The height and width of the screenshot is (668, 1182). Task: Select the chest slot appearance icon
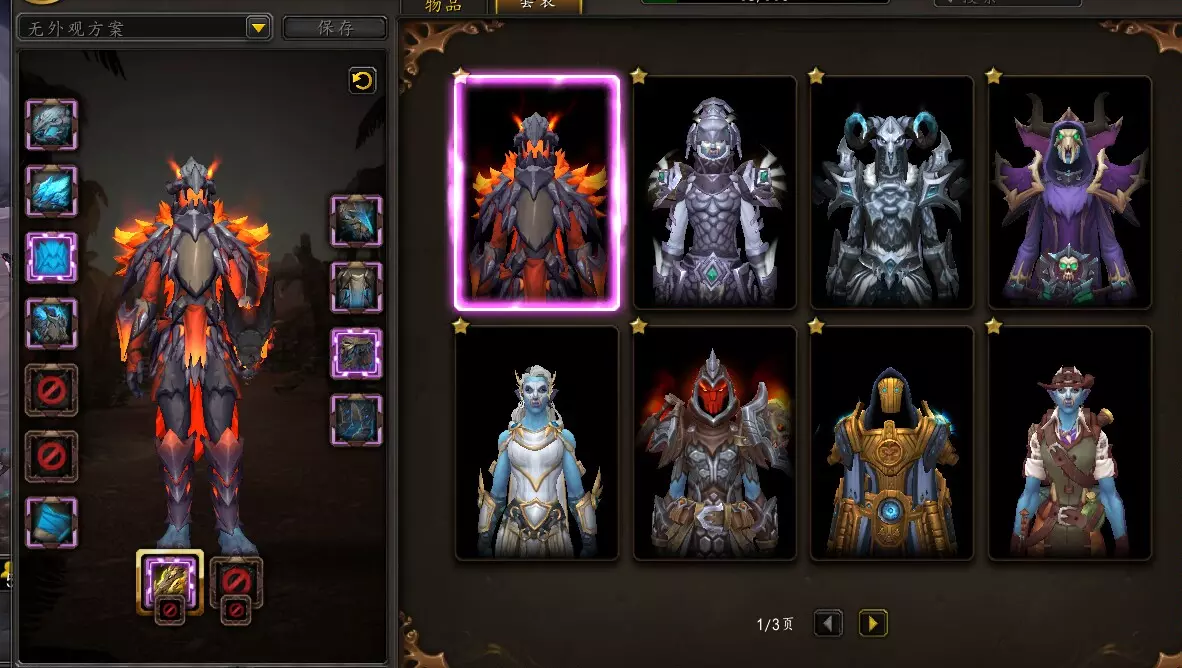51,323
